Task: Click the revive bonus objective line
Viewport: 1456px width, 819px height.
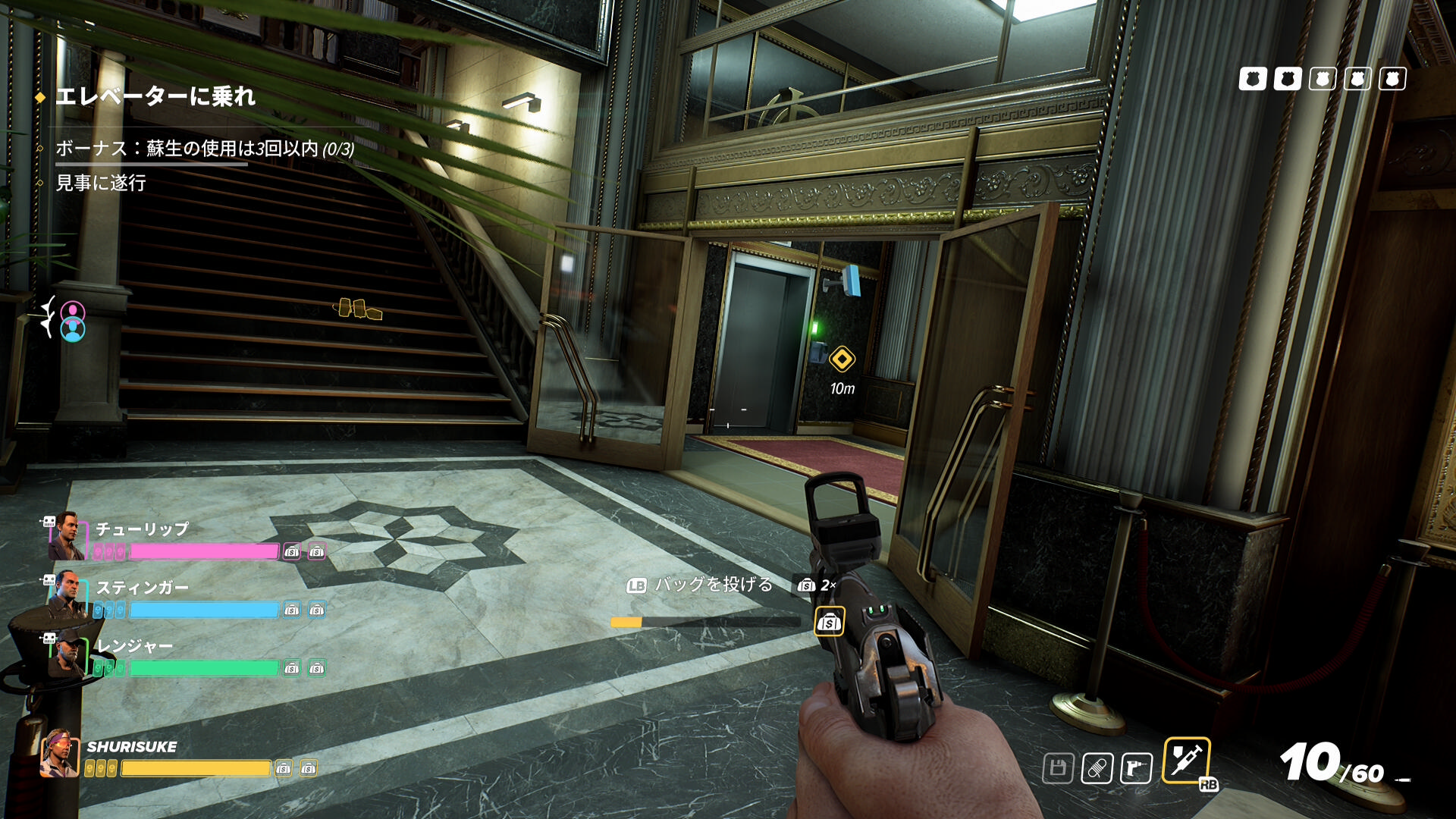Action: click(x=205, y=149)
